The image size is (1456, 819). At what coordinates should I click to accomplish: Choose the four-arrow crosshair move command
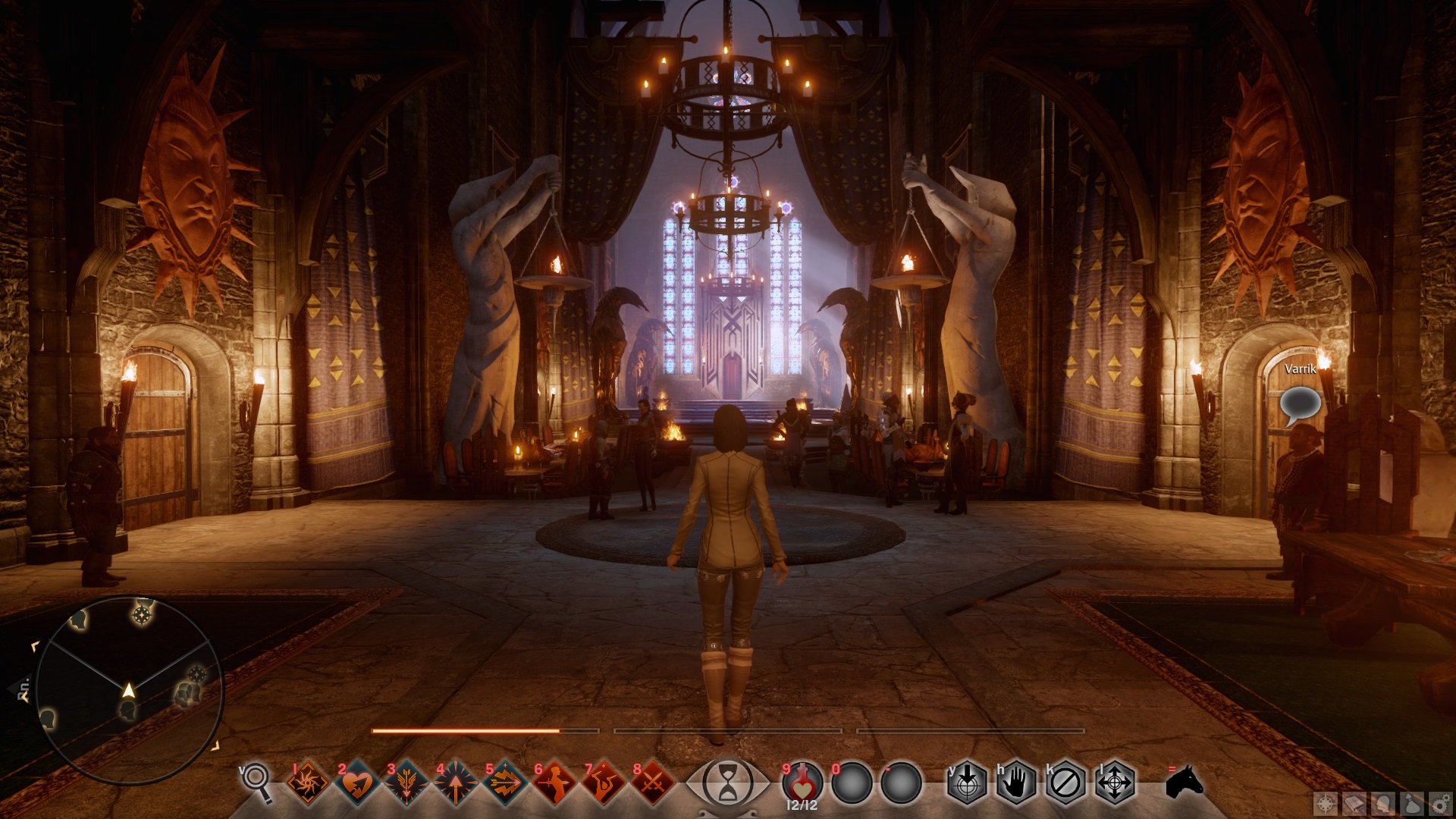1115,783
